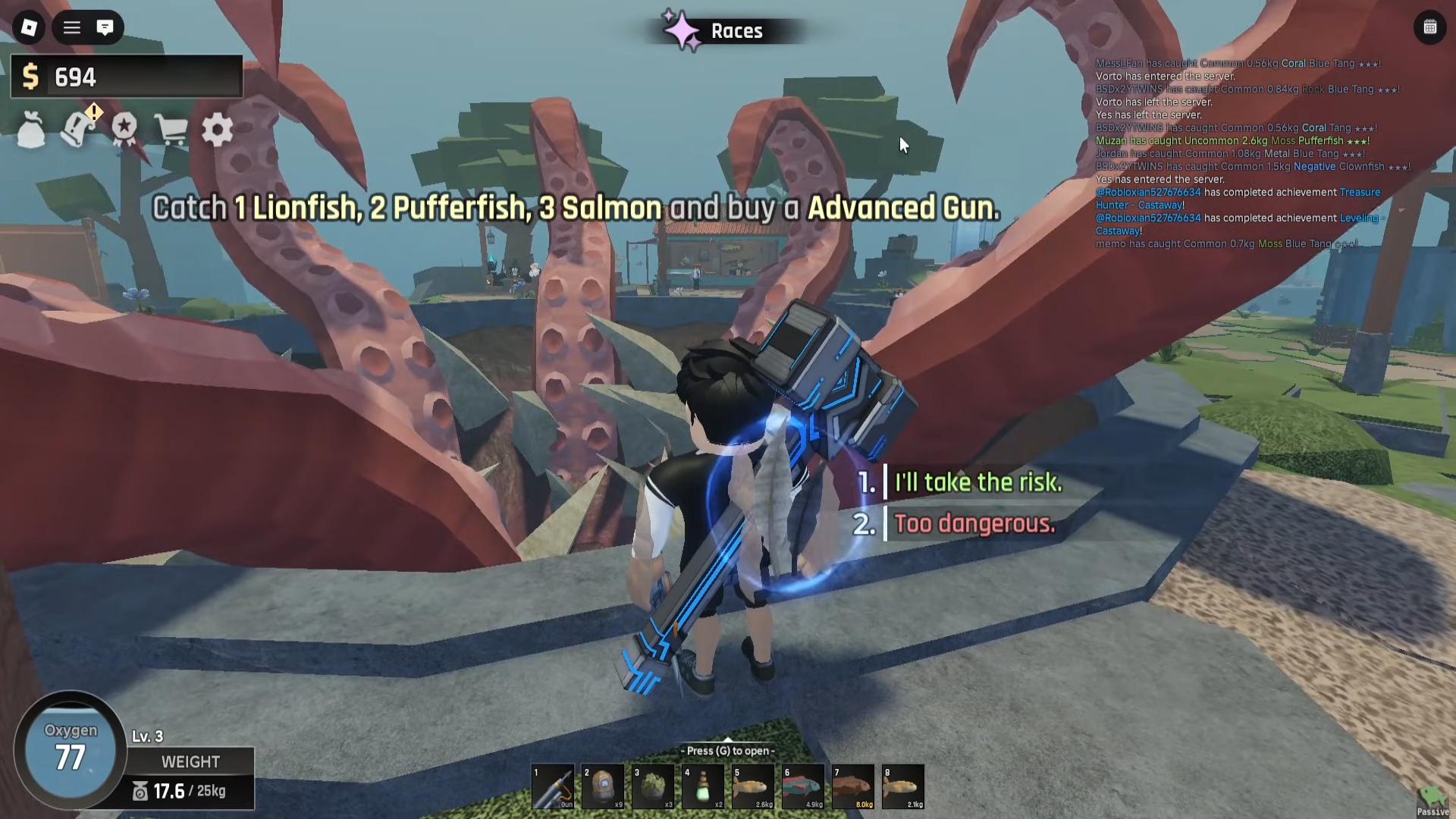Viewport: 1456px width, 819px height.
Task: Equip the harpoon gun in slot 1
Action: 553,786
